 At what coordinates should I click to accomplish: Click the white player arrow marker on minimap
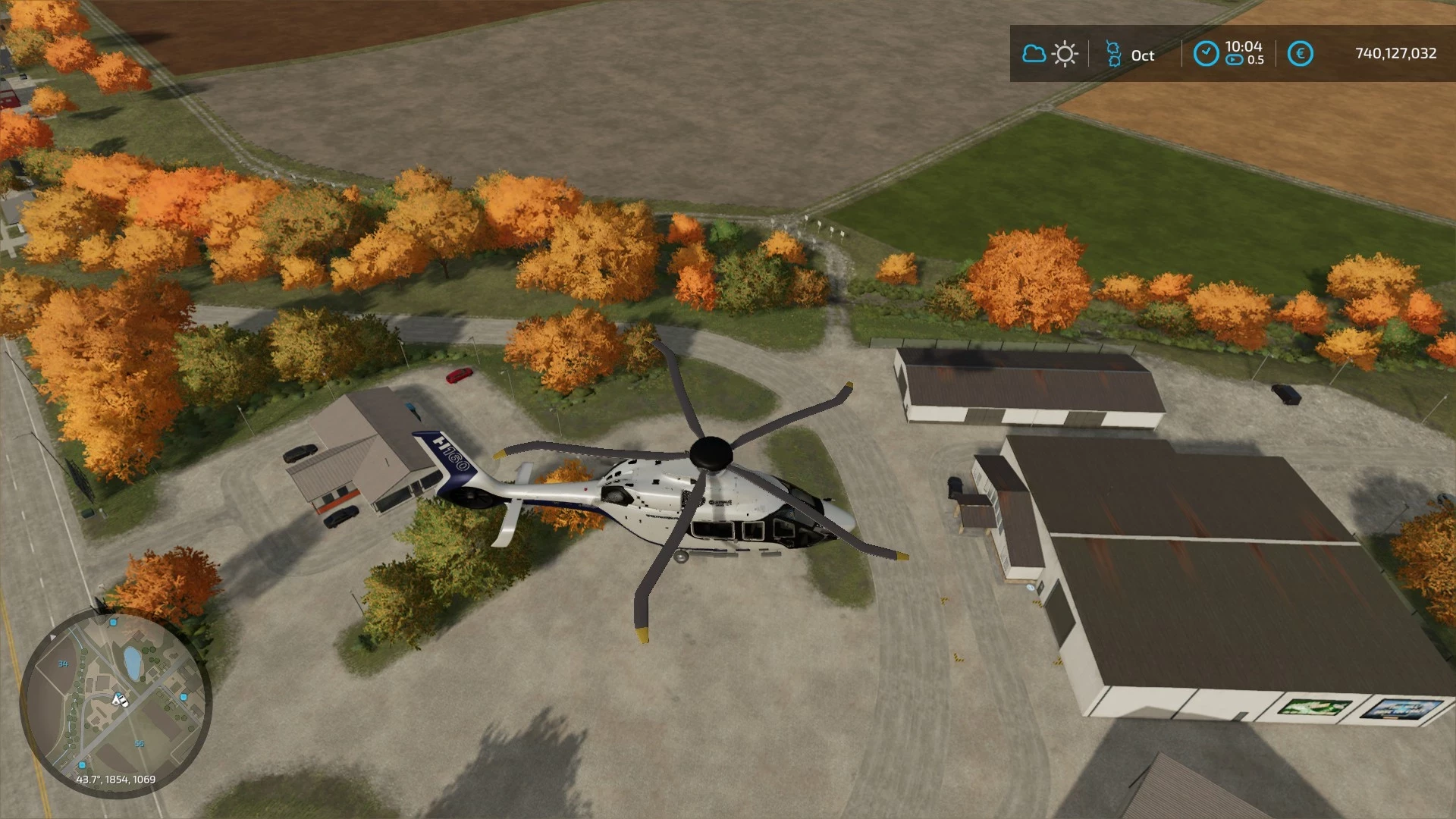tap(119, 700)
